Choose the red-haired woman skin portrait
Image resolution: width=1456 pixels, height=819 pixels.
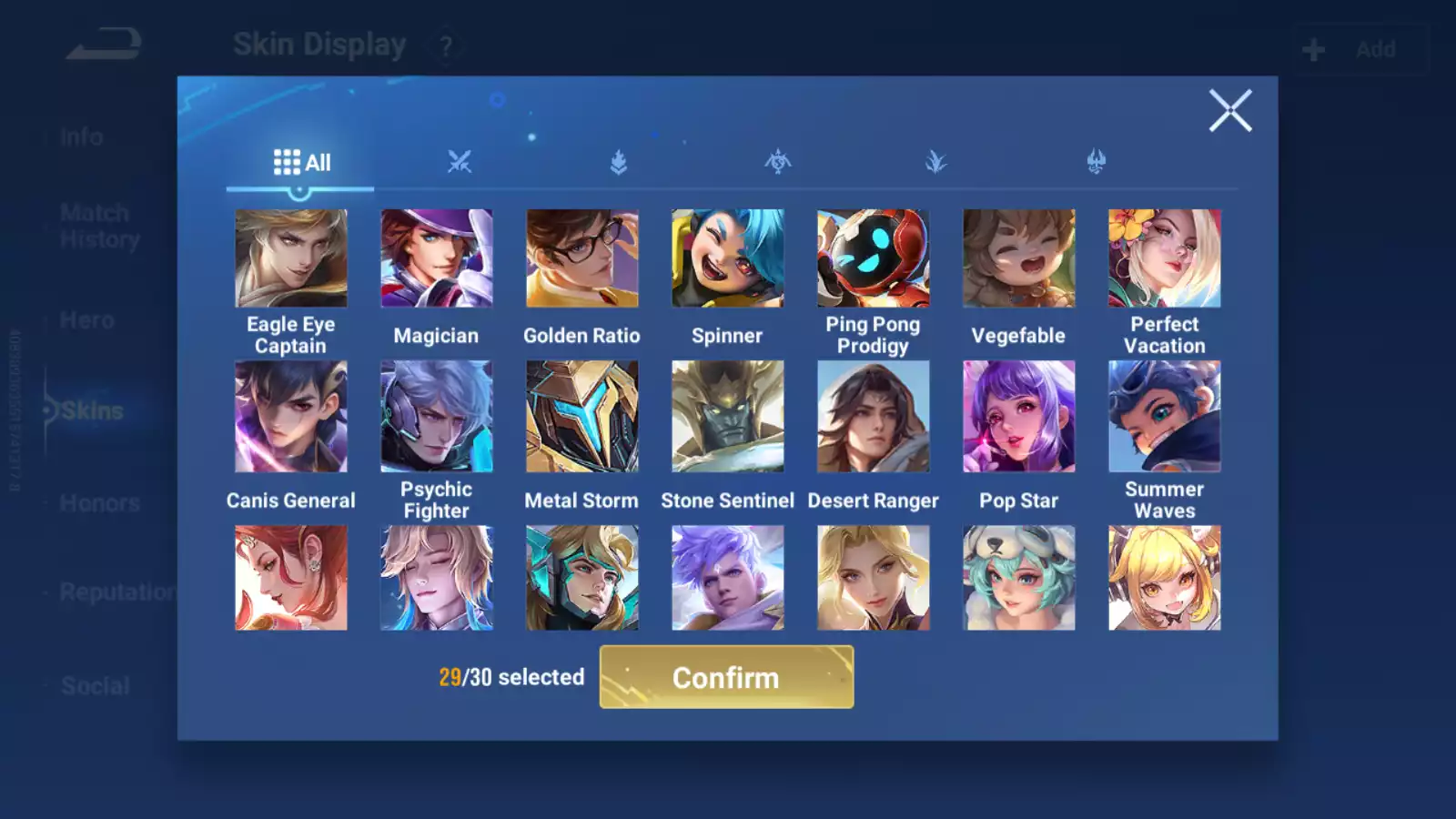tap(291, 578)
